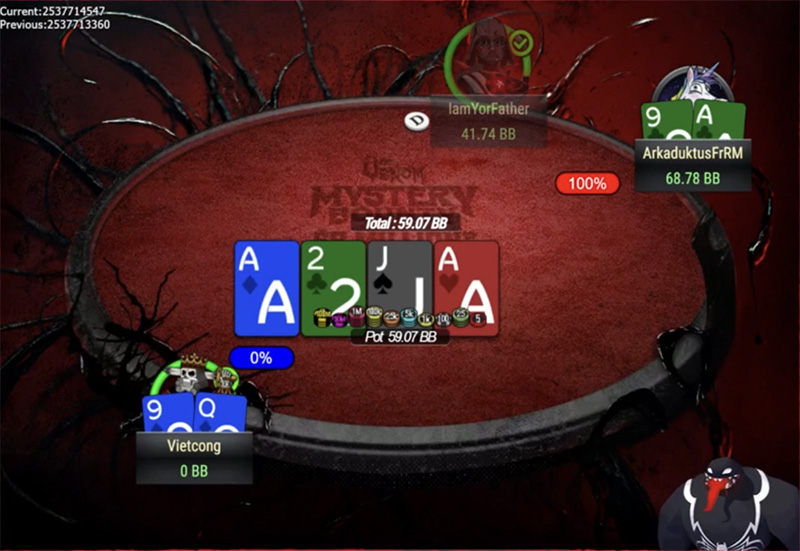Click Vietcong's skull avatar
800x551 pixels.
pyautogui.click(x=183, y=379)
